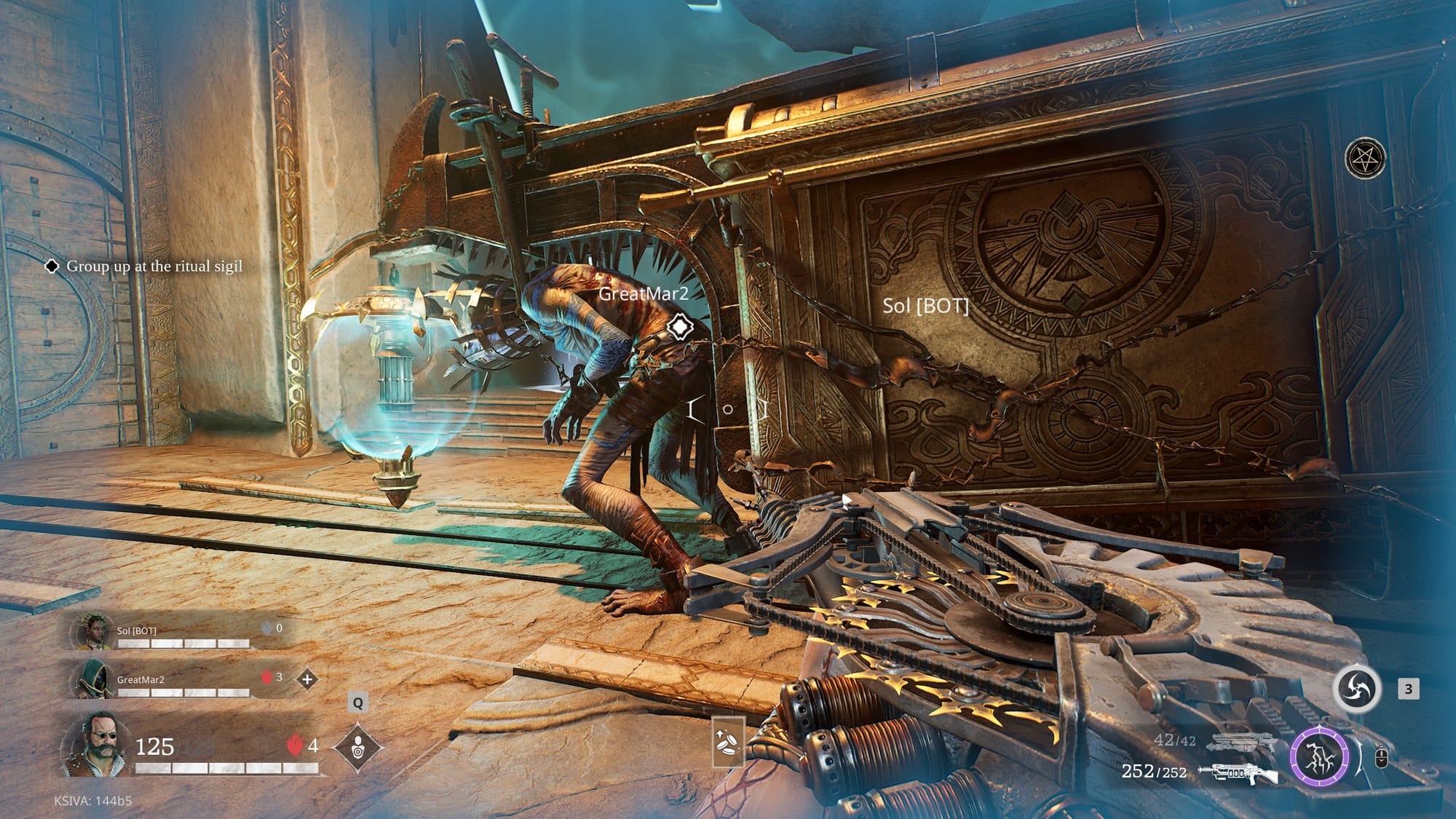Image resolution: width=1456 pixels, height=819 pixels.
Task: Activate the purple lightning ability
Action: [1318, 756]
